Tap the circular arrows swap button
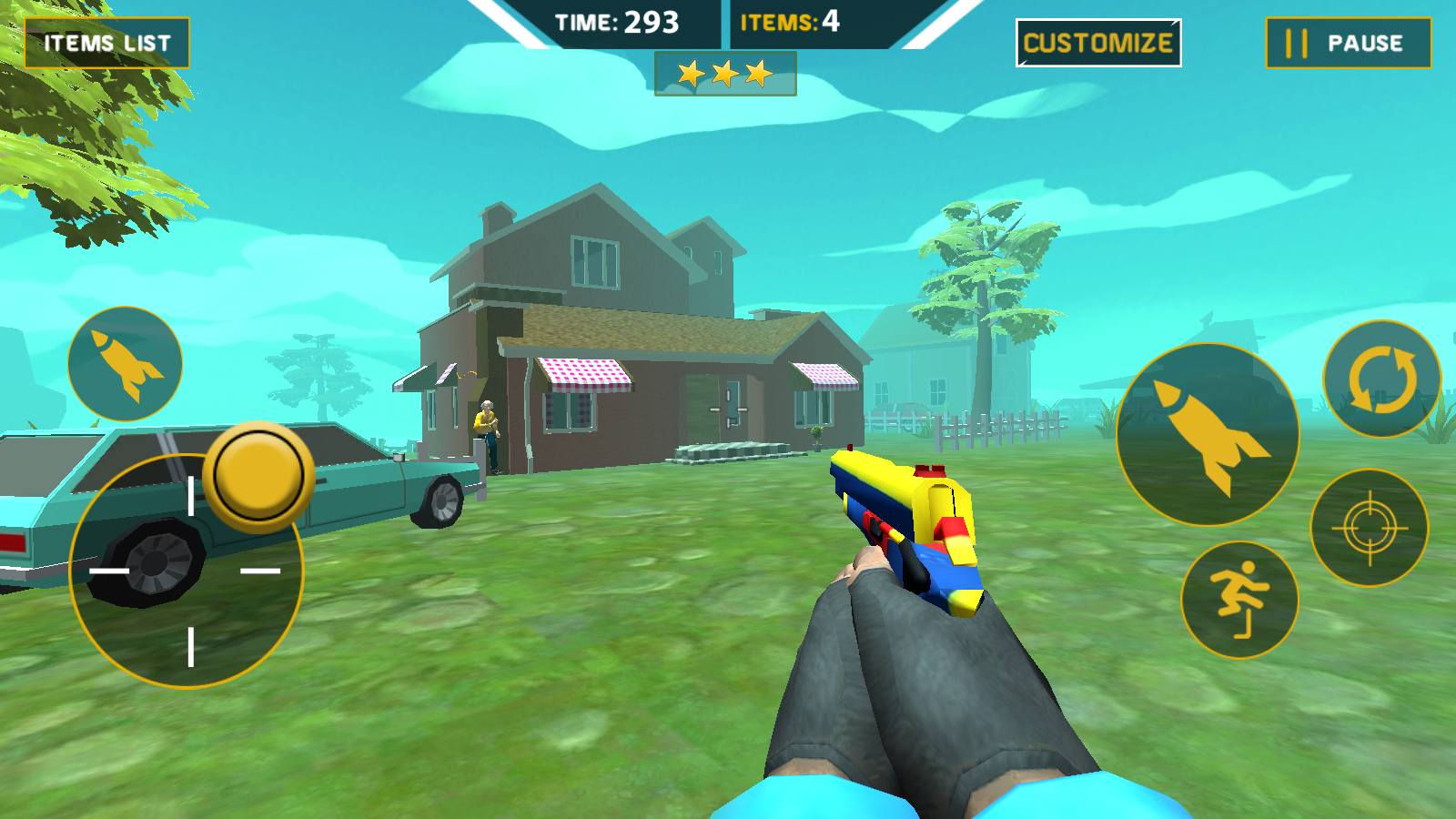 pyautogui.click(x=1381, y=379)
